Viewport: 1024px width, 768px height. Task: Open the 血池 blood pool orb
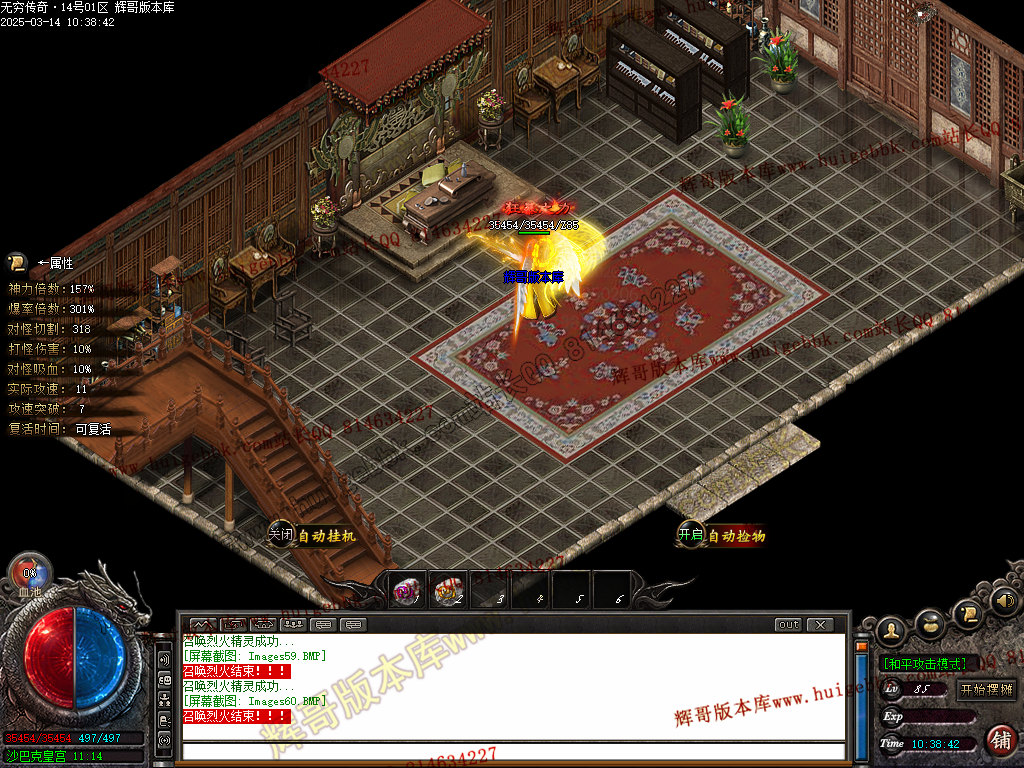(x=30, y=574)
